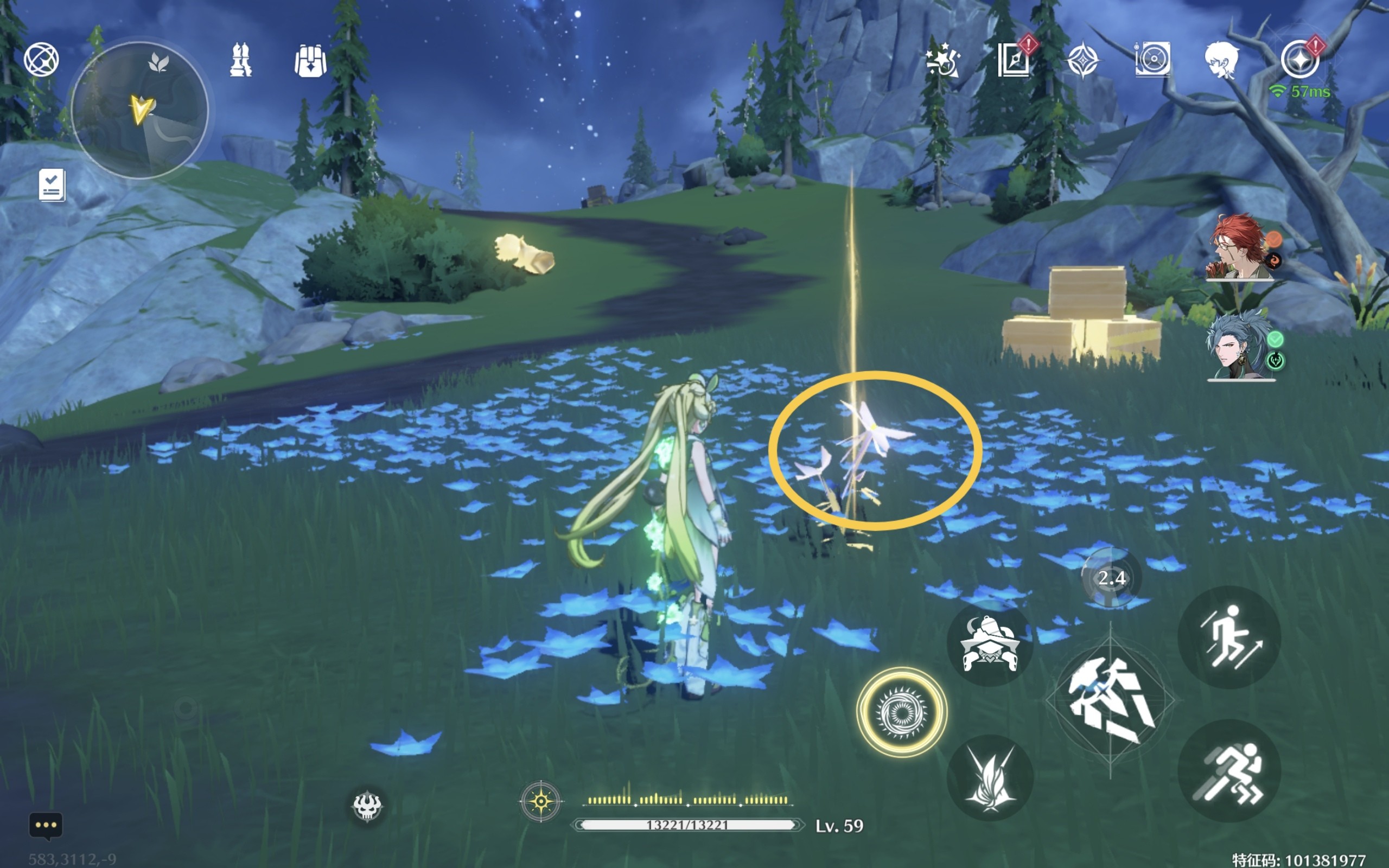Trigger the main basic attack button

click(x=1110, y=700)
